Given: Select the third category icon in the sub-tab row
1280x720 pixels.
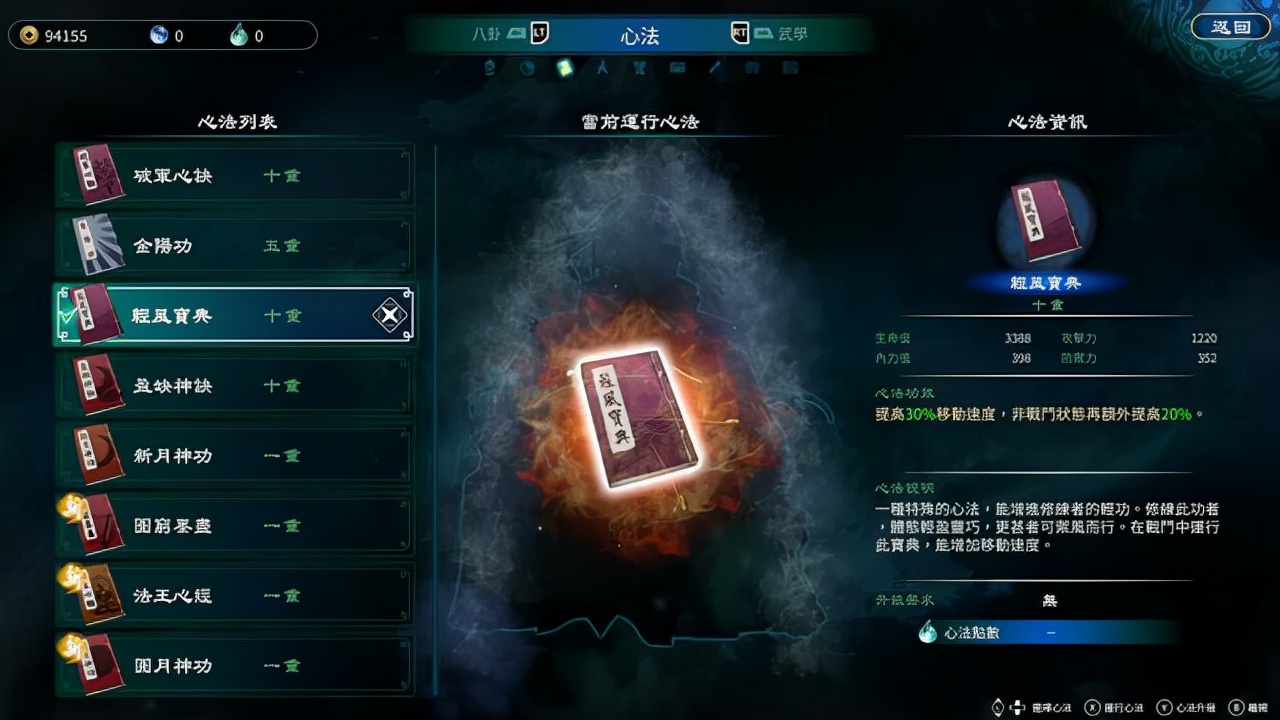Looking at the screenshot, I should [563, 67].
